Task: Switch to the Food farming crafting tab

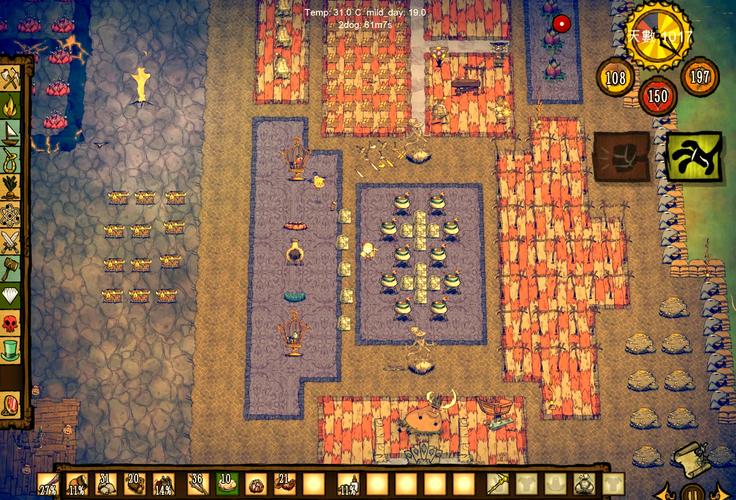Action: click(x=11, y=187)
